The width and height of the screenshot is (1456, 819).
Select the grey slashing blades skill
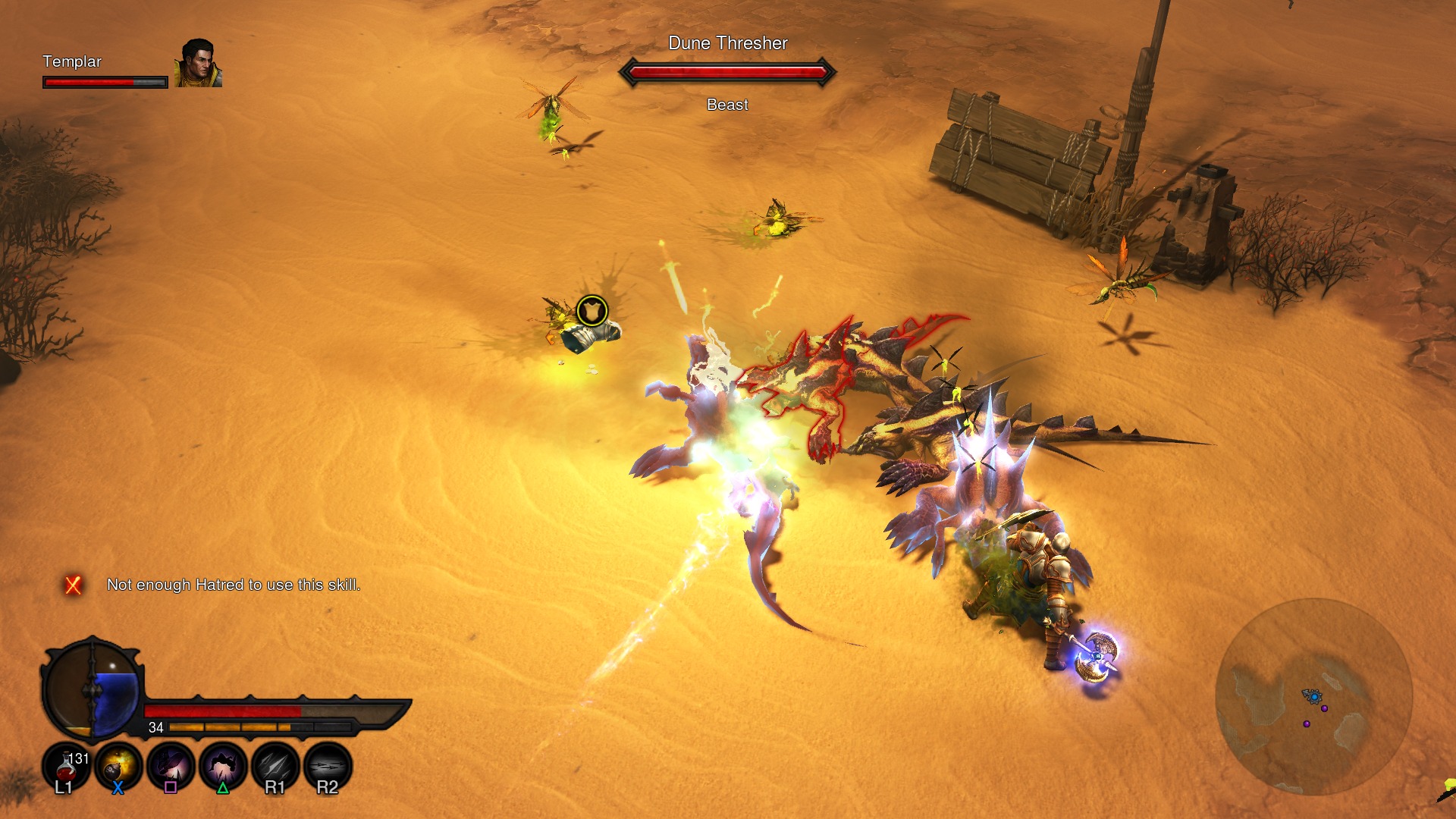[x=275, y=766]
